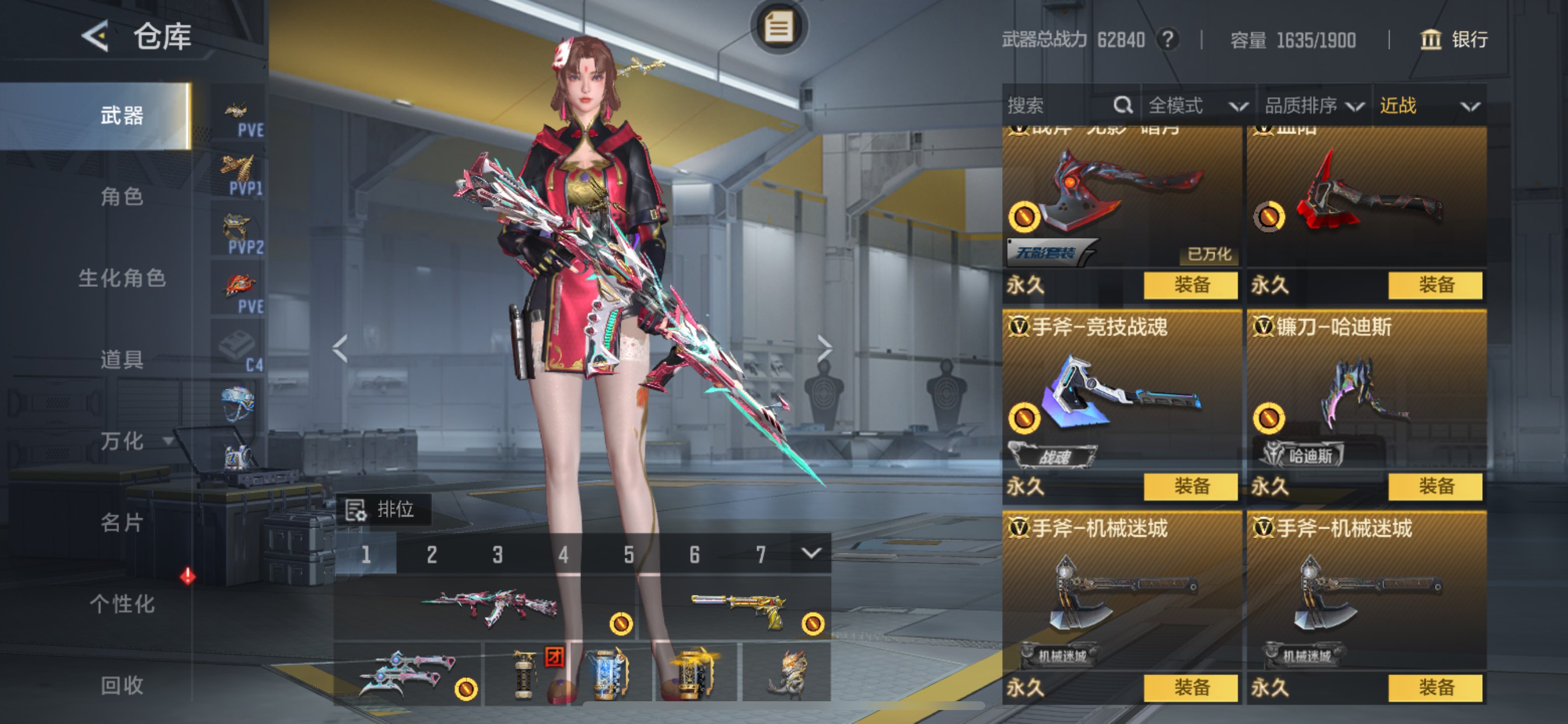Go to the 个性化 section

122,604
